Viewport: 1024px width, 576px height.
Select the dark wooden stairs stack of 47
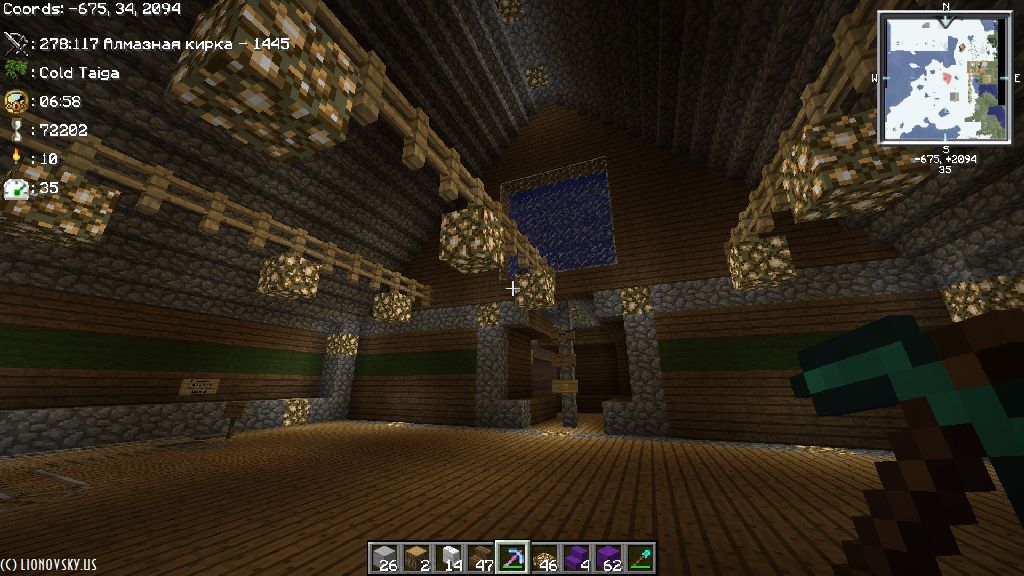(x=480, y=557)
